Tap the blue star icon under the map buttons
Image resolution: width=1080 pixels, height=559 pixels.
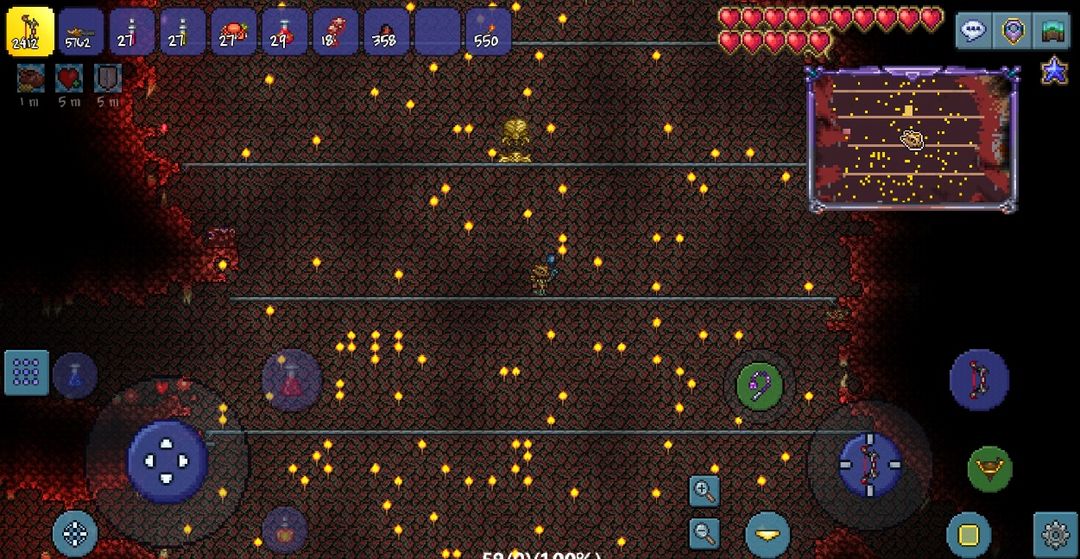pos(1054,71)
